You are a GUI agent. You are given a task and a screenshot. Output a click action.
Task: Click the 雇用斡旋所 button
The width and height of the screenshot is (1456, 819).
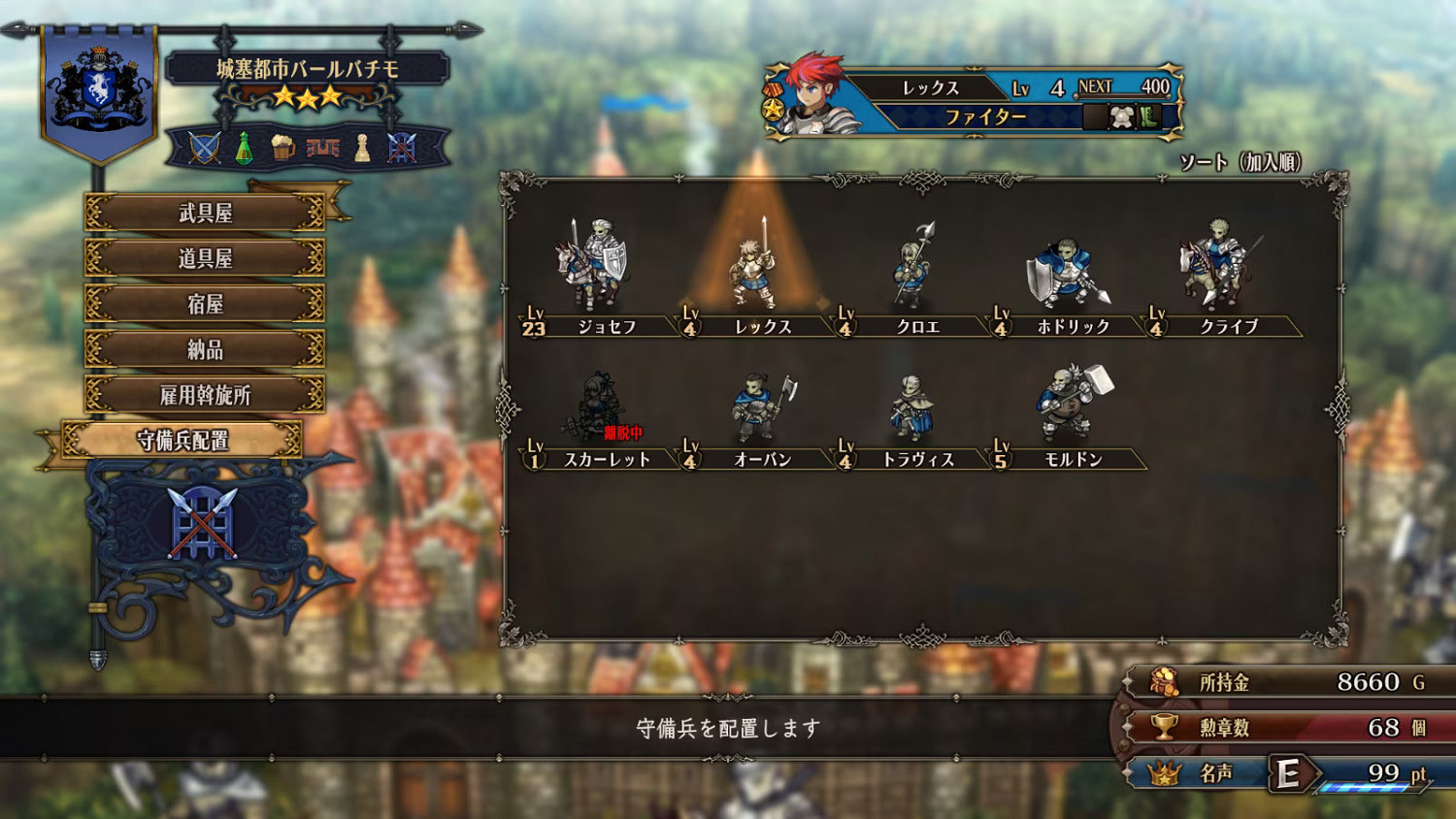click(205, 394)
